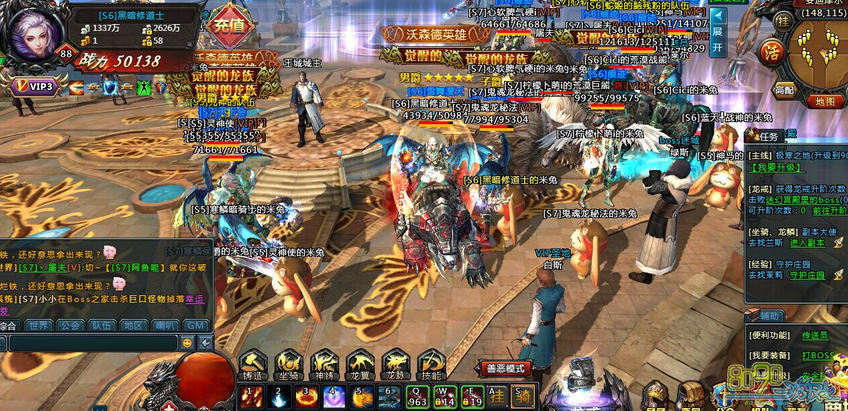This screenshot has width=848, height=411.
Task: Open the 坐骑 mount menu
Action: click(x=290, y=367)
